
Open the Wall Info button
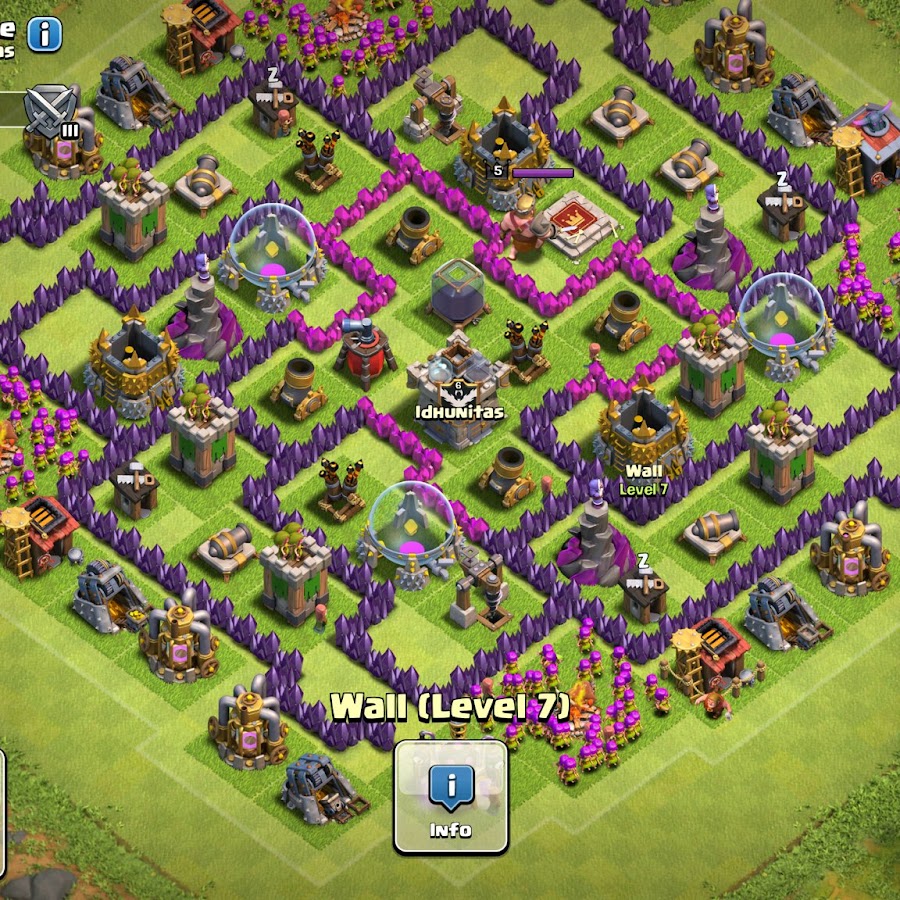[x=450, y=796]
